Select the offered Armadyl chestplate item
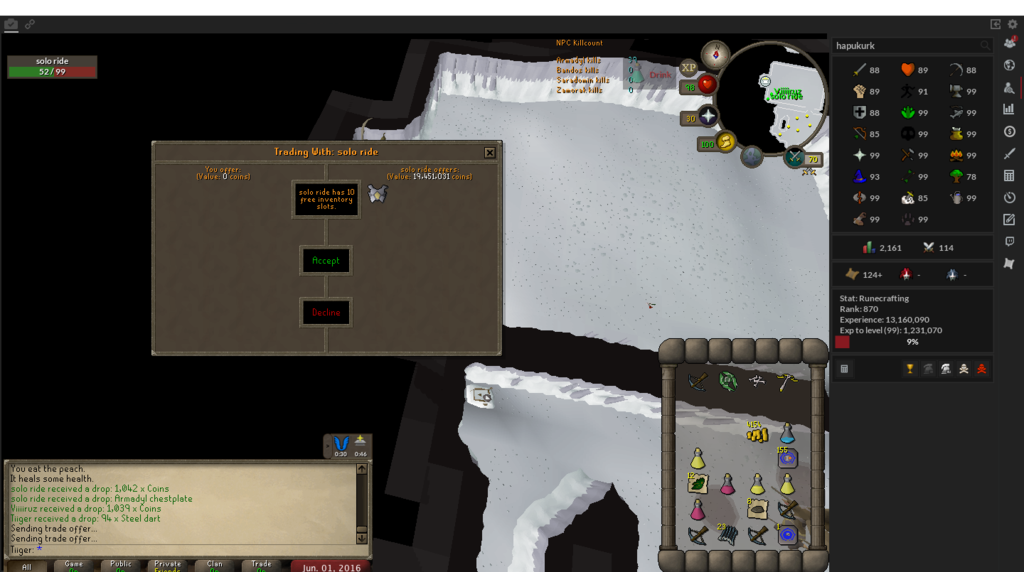The width and height of the screenshot is (1024, 572). pos(376,195)
